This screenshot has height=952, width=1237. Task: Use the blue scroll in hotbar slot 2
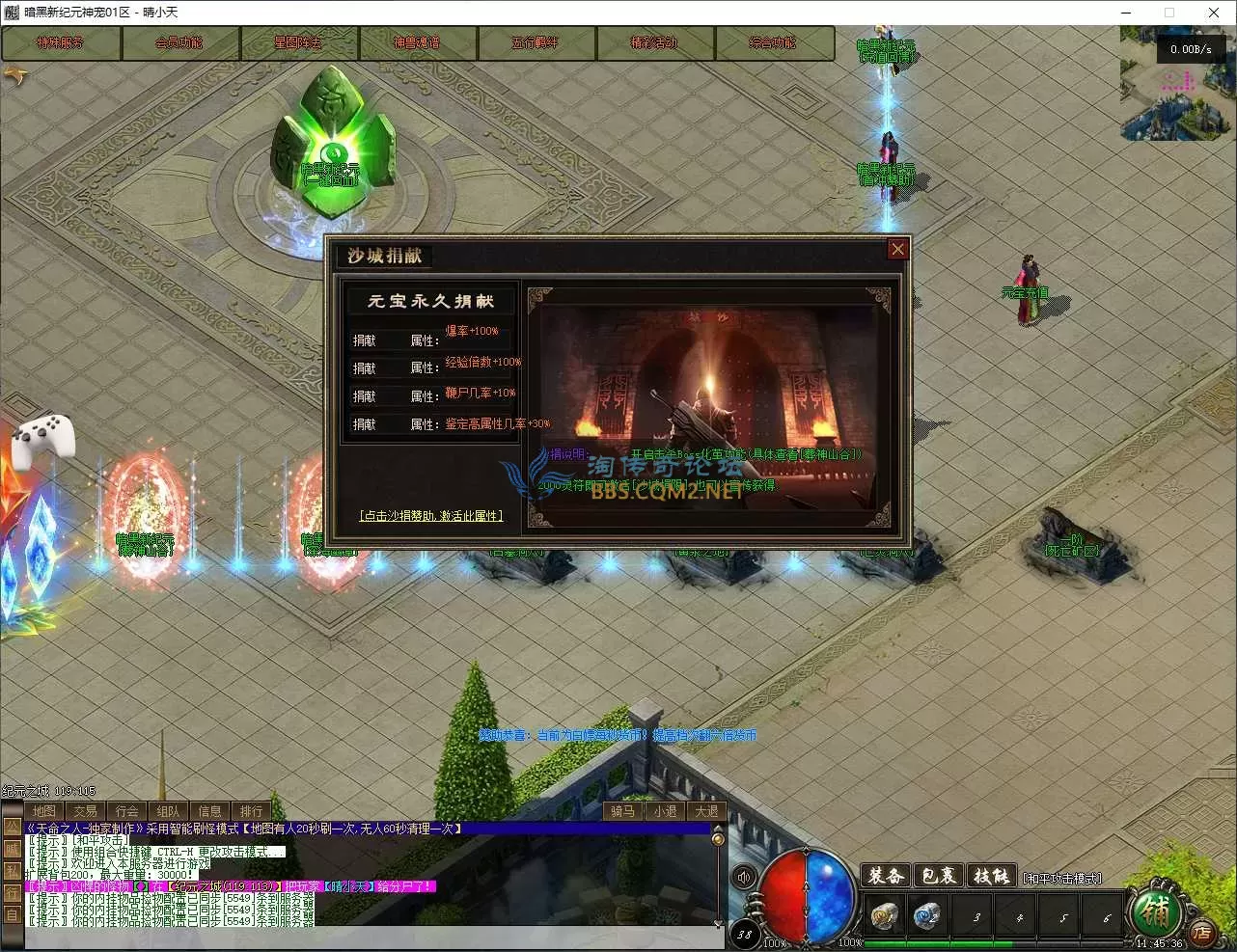[x=927, y=914]
